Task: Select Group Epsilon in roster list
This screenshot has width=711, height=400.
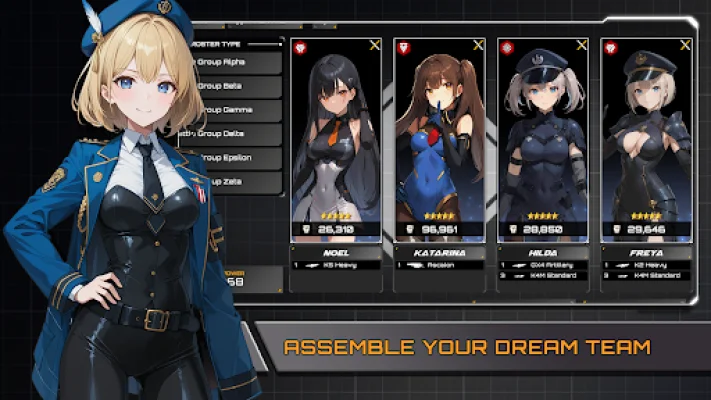Action: tap(238, 158)
